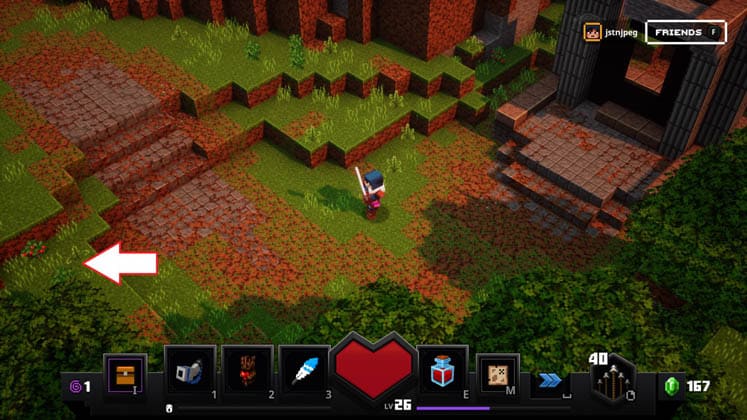Activate the blue feather artifact

(304, 372)
